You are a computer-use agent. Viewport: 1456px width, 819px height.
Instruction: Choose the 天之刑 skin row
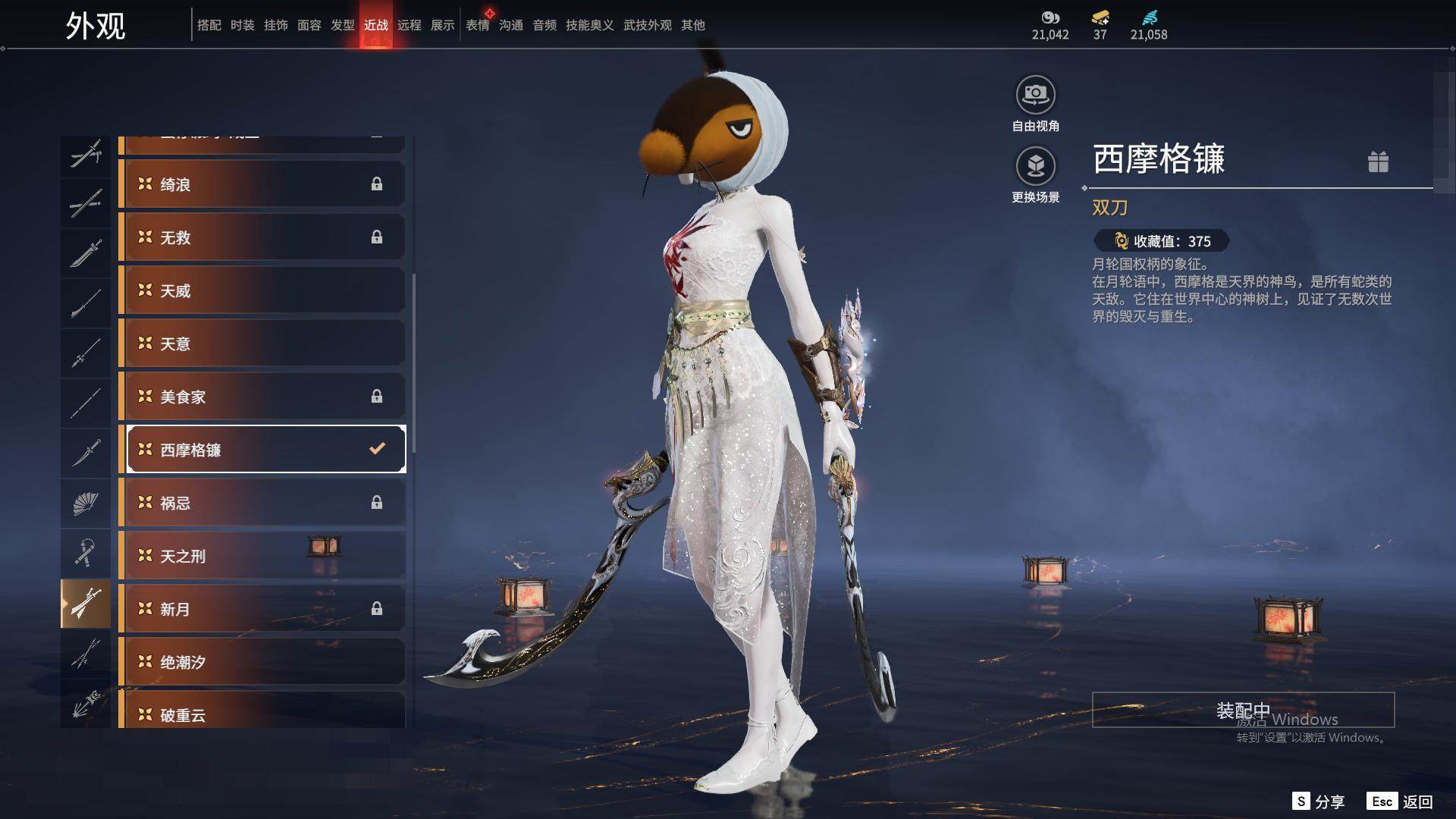tap(262, 556)
